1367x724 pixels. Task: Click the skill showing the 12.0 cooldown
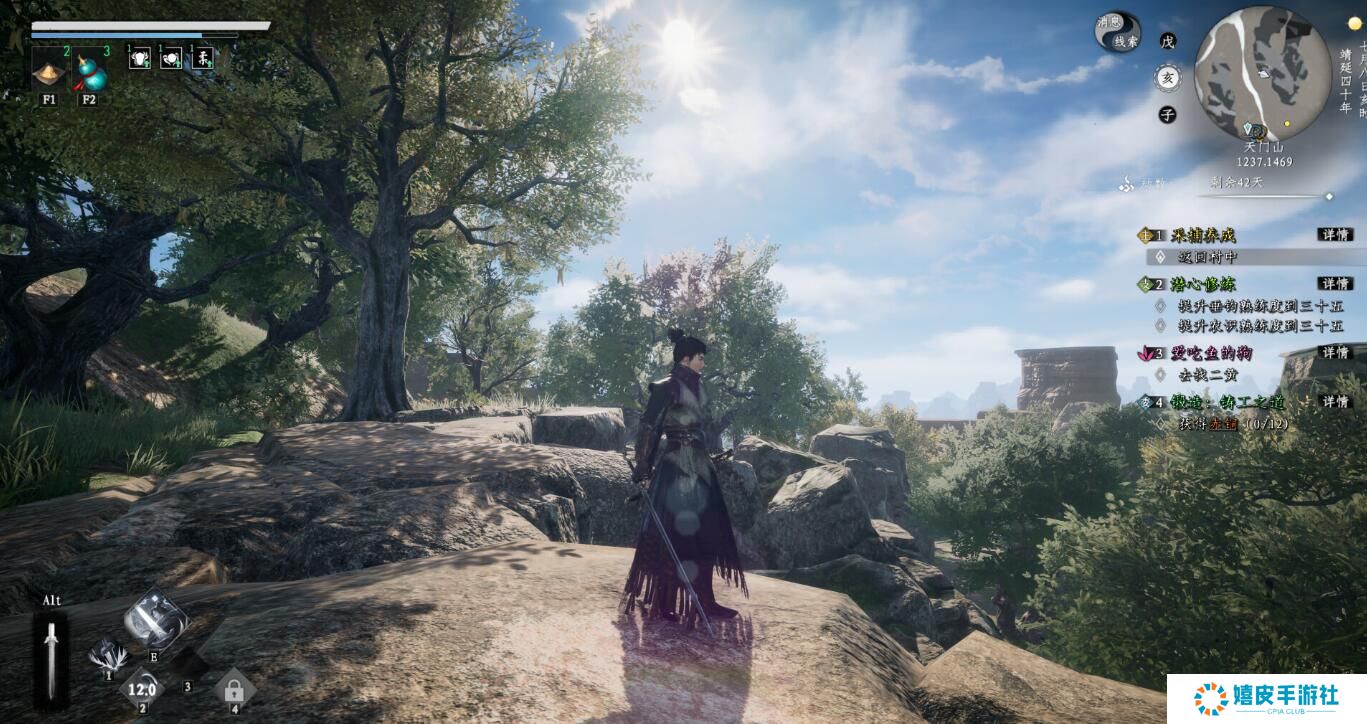point(142,689)
